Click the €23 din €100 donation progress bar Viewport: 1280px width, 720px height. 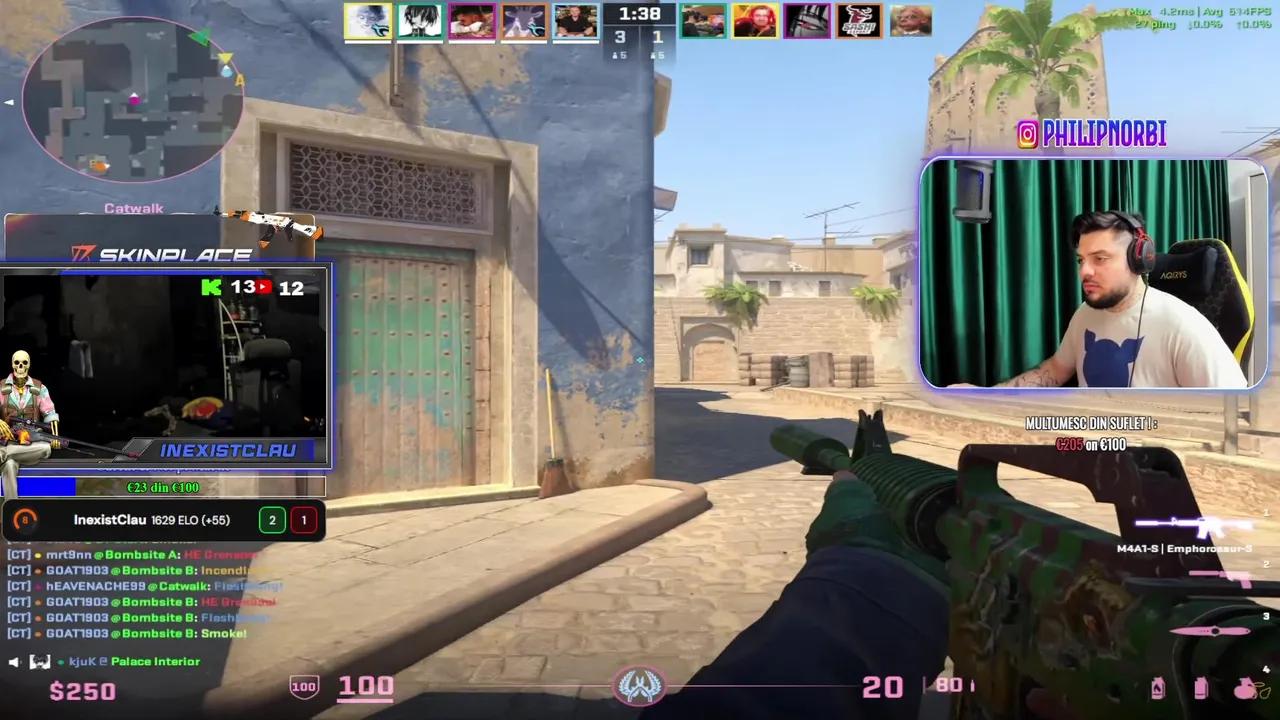click(165, 487)
